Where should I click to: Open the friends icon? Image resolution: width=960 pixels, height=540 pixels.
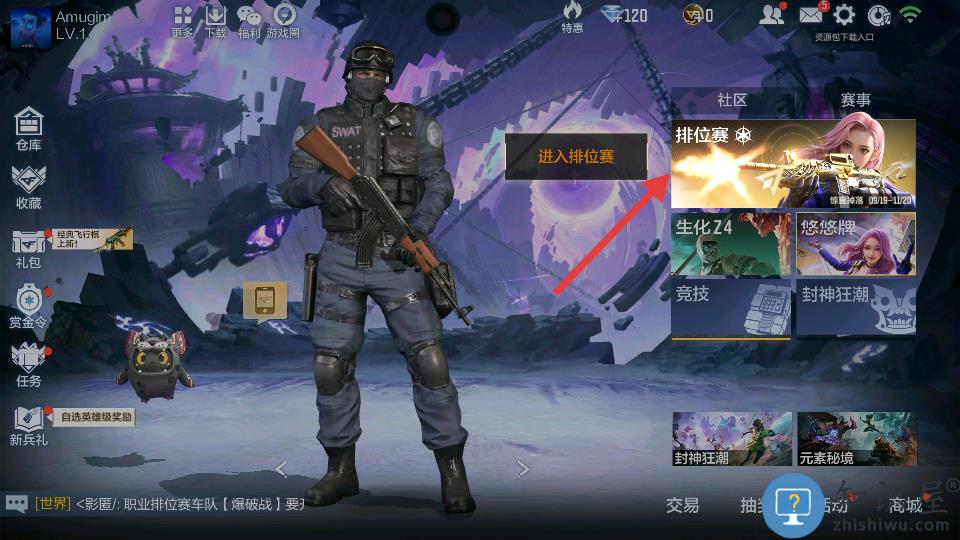click(771, 15)
